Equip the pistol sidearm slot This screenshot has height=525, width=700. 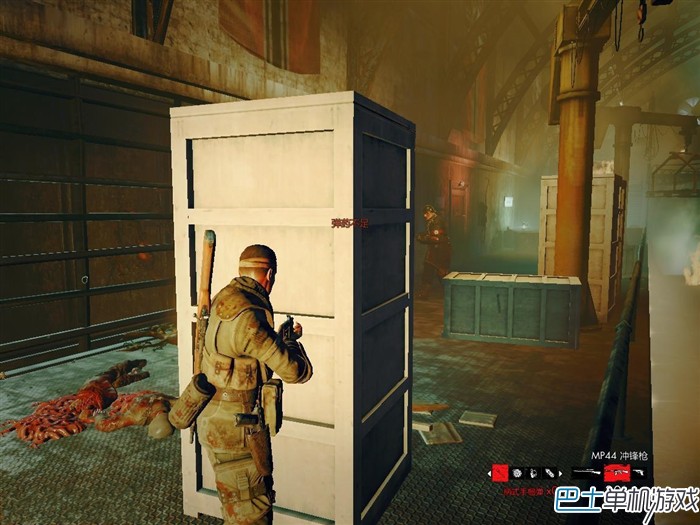click(640, 473)
